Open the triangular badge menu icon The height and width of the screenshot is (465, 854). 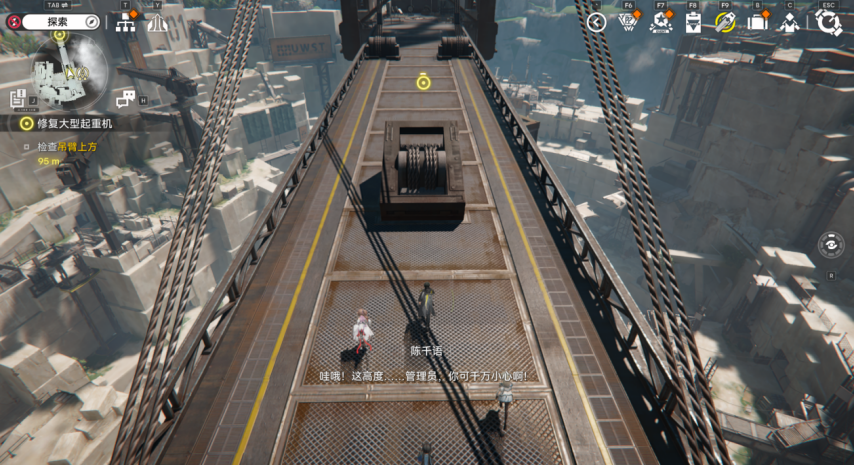[628, 22]
